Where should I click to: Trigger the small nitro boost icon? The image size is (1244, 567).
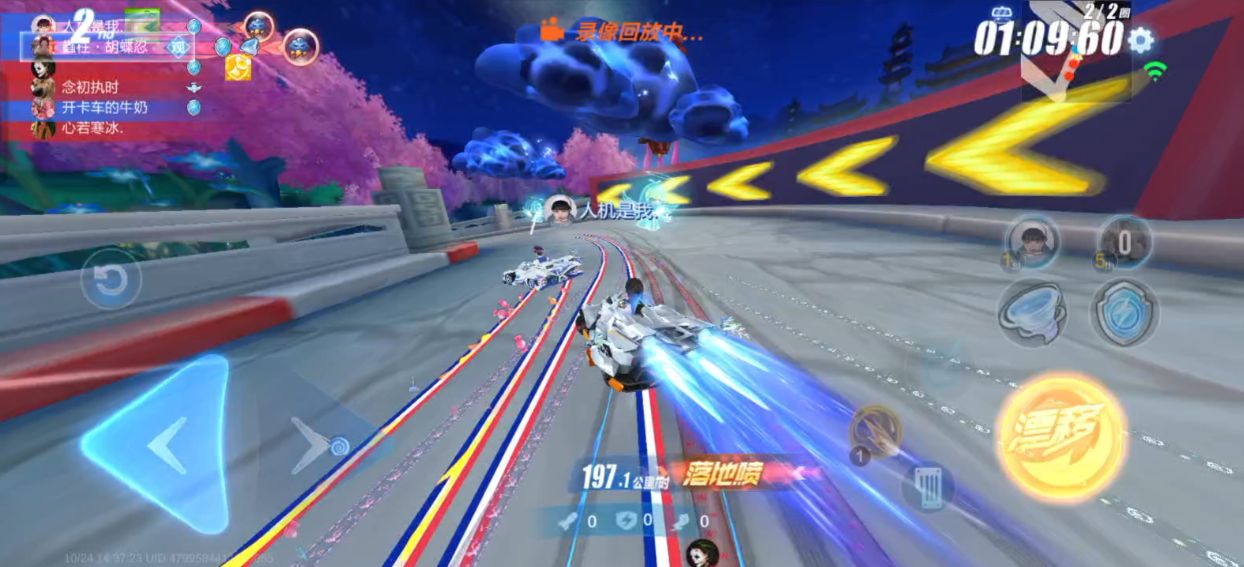pyautogui.click(x=875, y=431)
